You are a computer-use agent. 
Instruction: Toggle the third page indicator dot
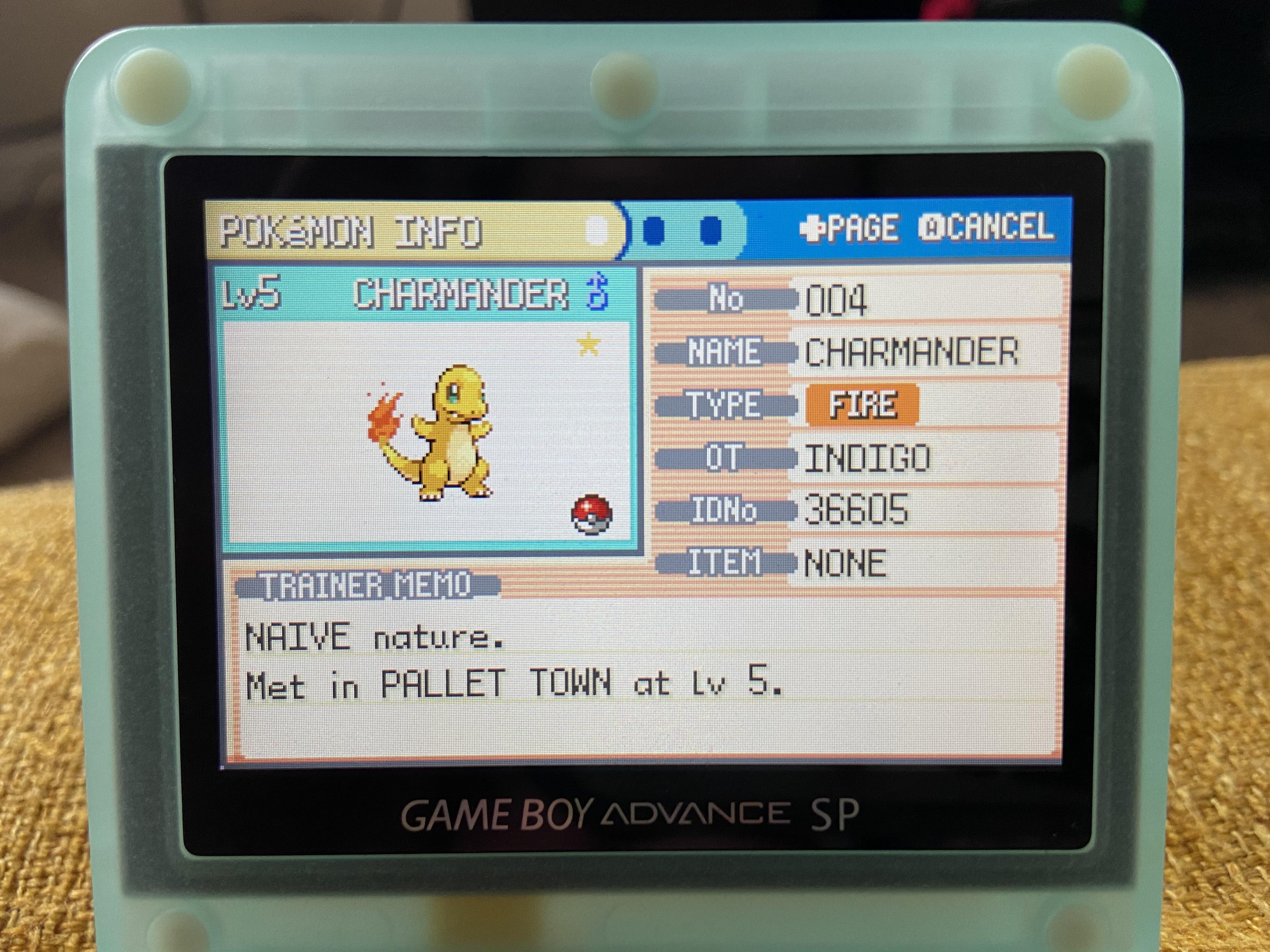(710, 228)
